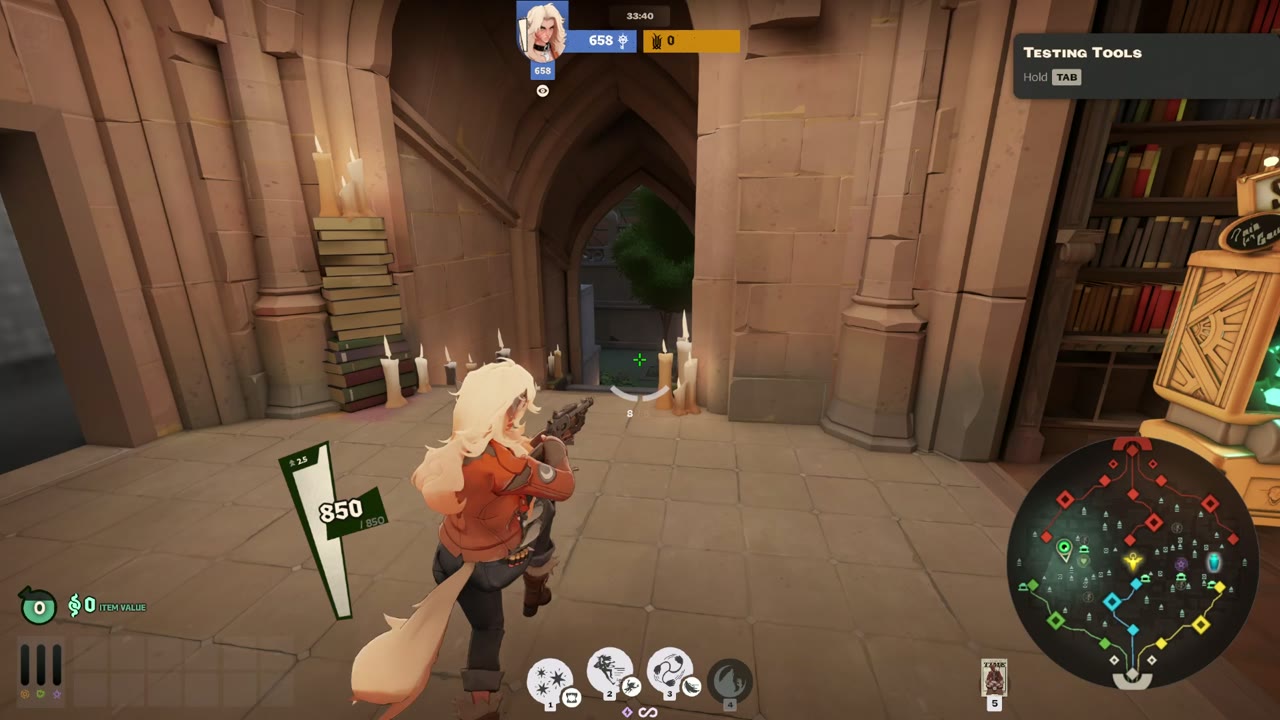The height and width of the screenshot is (720, 1280).
Task: Click the green souls counter icon
Action: coord(39,606)
